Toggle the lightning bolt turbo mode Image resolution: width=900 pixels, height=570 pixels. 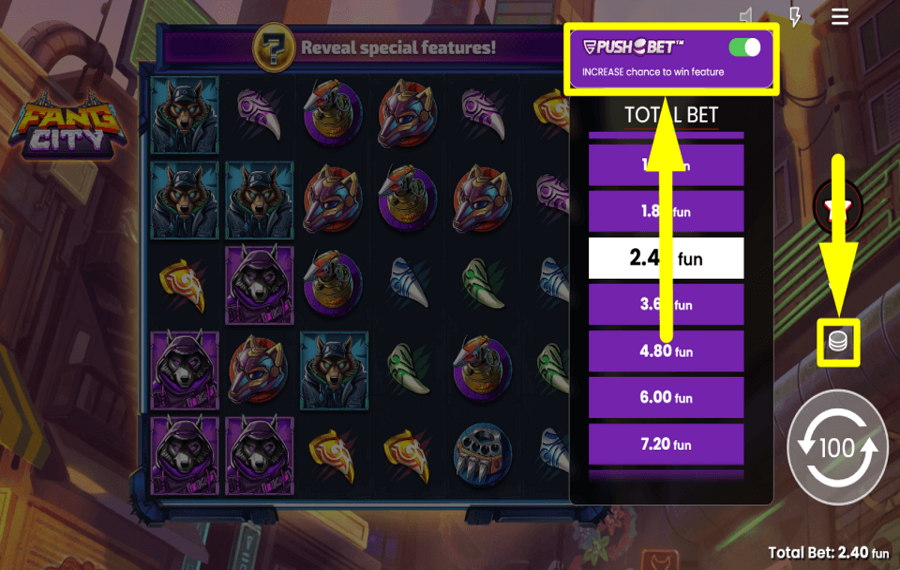[794, 17]
